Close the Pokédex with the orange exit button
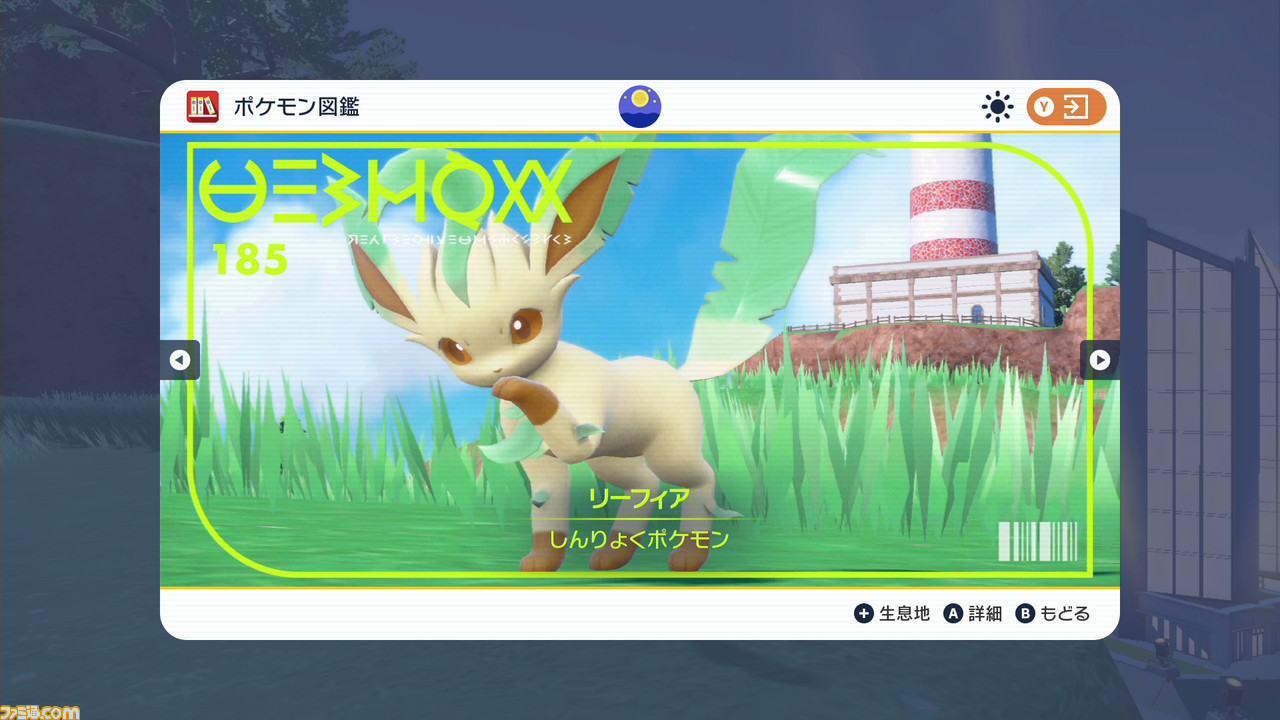This screenshot has width=1280, height=720. 1066,107
